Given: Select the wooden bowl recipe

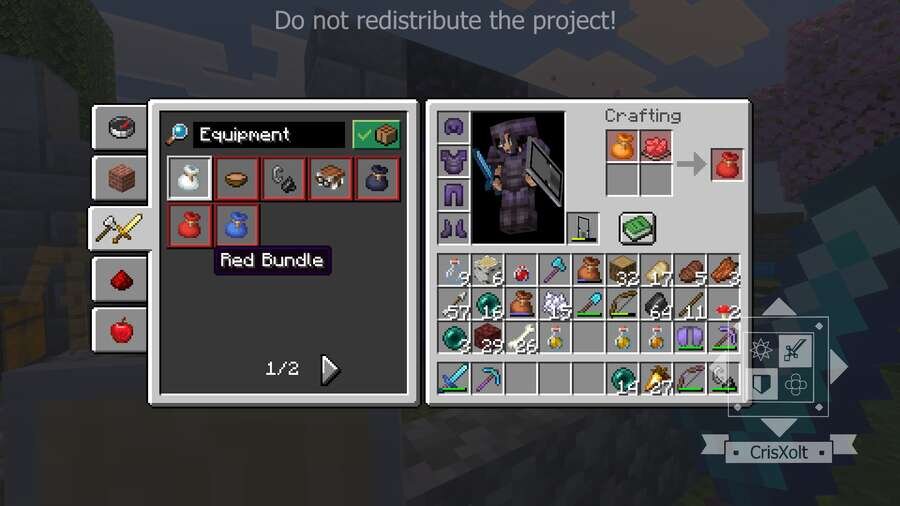Looking at the screenshot, I should point(236,178).
